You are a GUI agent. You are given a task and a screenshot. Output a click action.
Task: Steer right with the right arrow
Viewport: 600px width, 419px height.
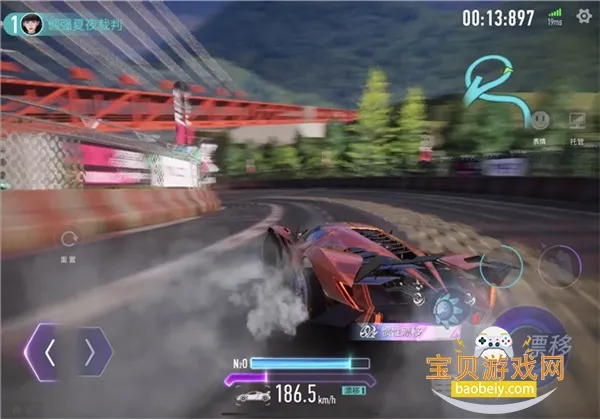tap(90, 352)
